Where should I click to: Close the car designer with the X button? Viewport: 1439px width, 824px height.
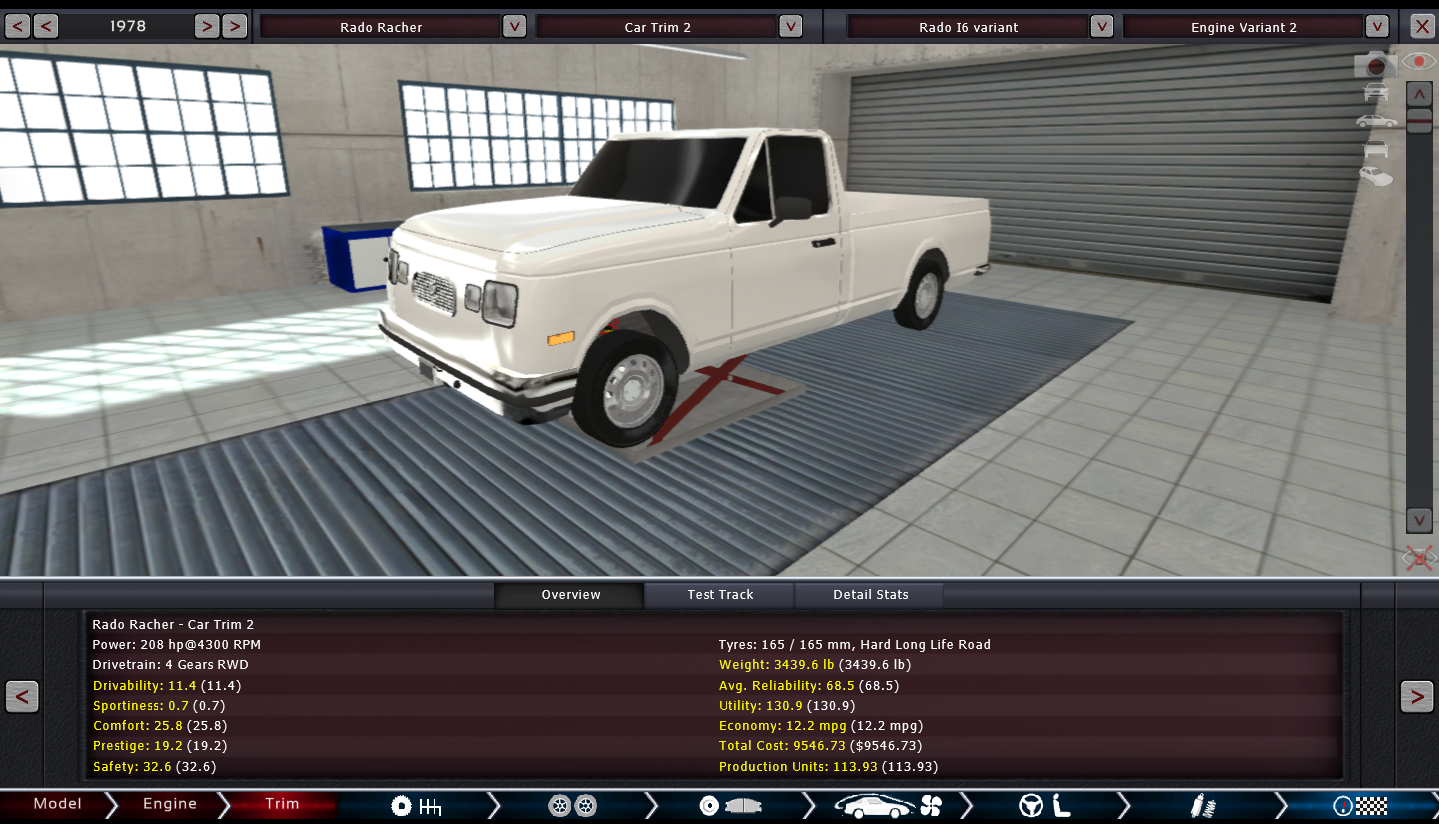[x=1421, y=27]
